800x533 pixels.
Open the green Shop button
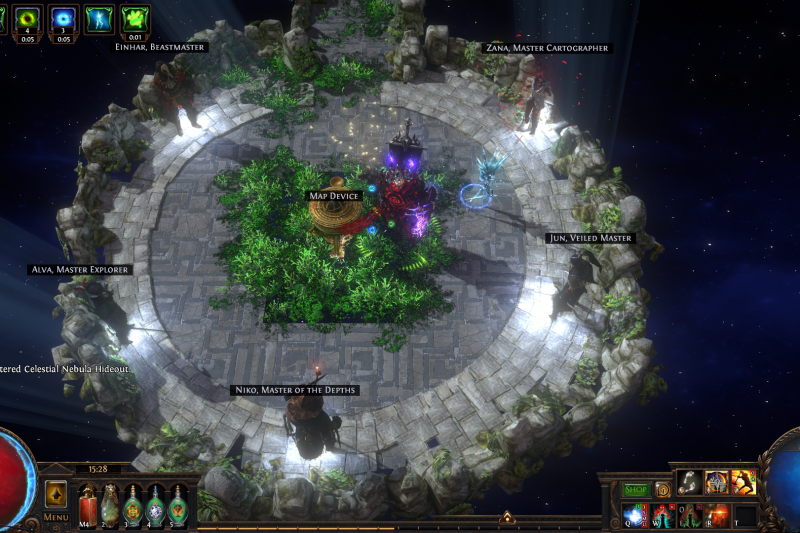(636, 489)
